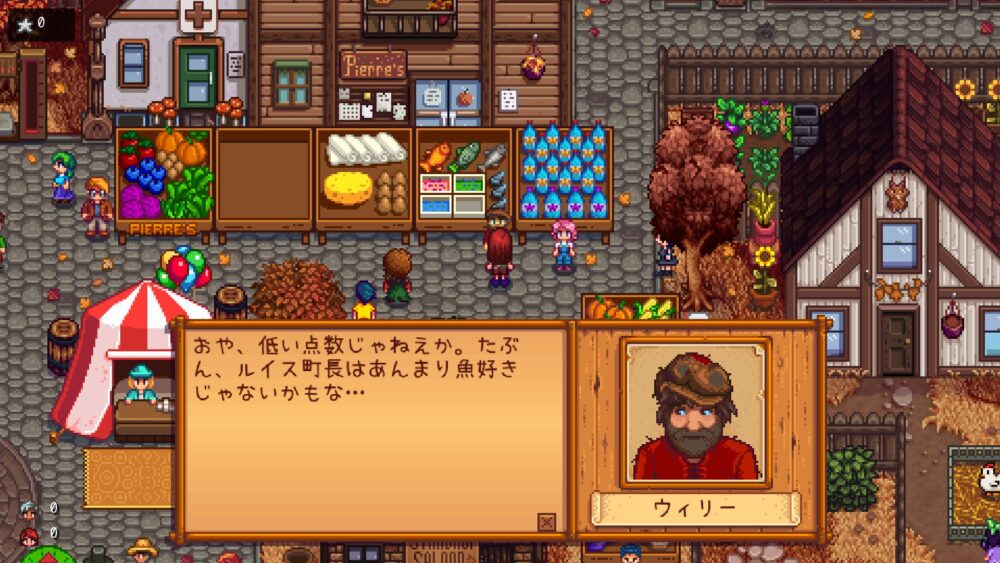The height and width of the screenshot is (563, 1000).
Task: Click the dialogue text box to continue
Action: coord(370,430)
